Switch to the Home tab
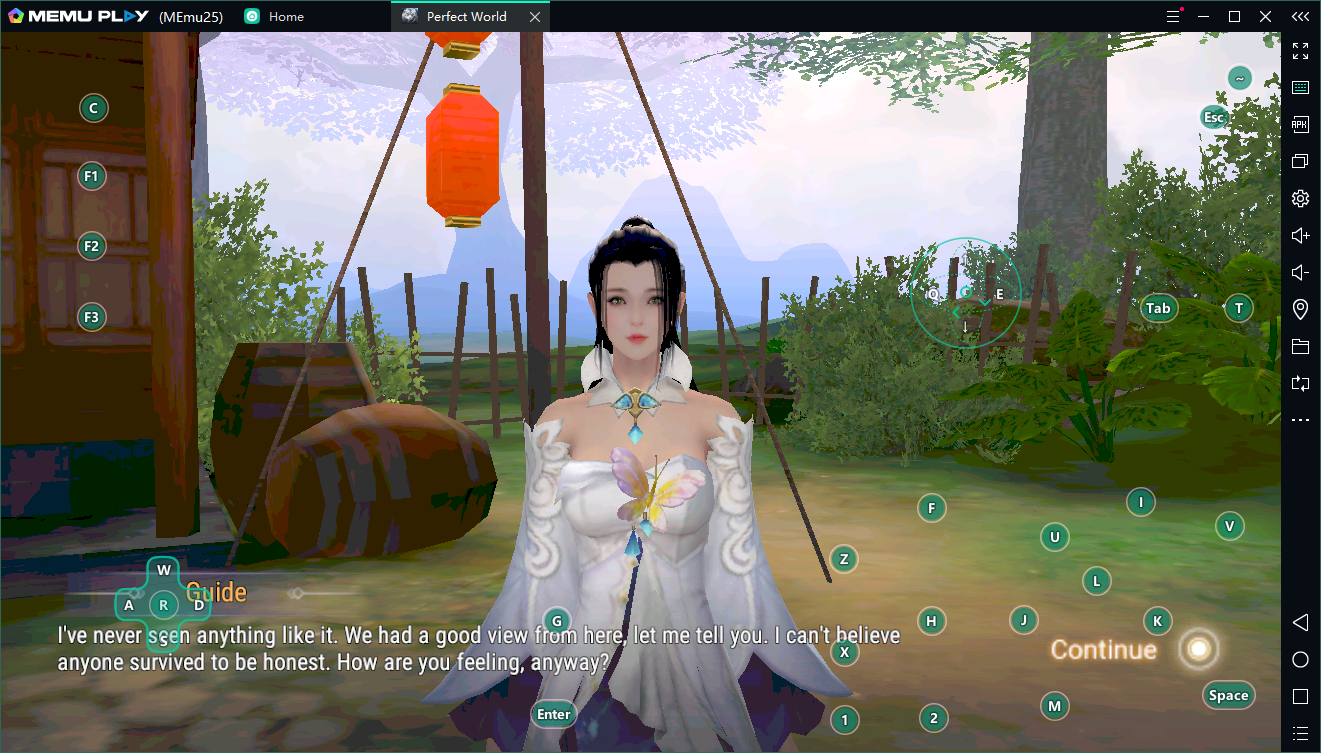The height and width of the screenshot is (753, 1321). [286, 17]
